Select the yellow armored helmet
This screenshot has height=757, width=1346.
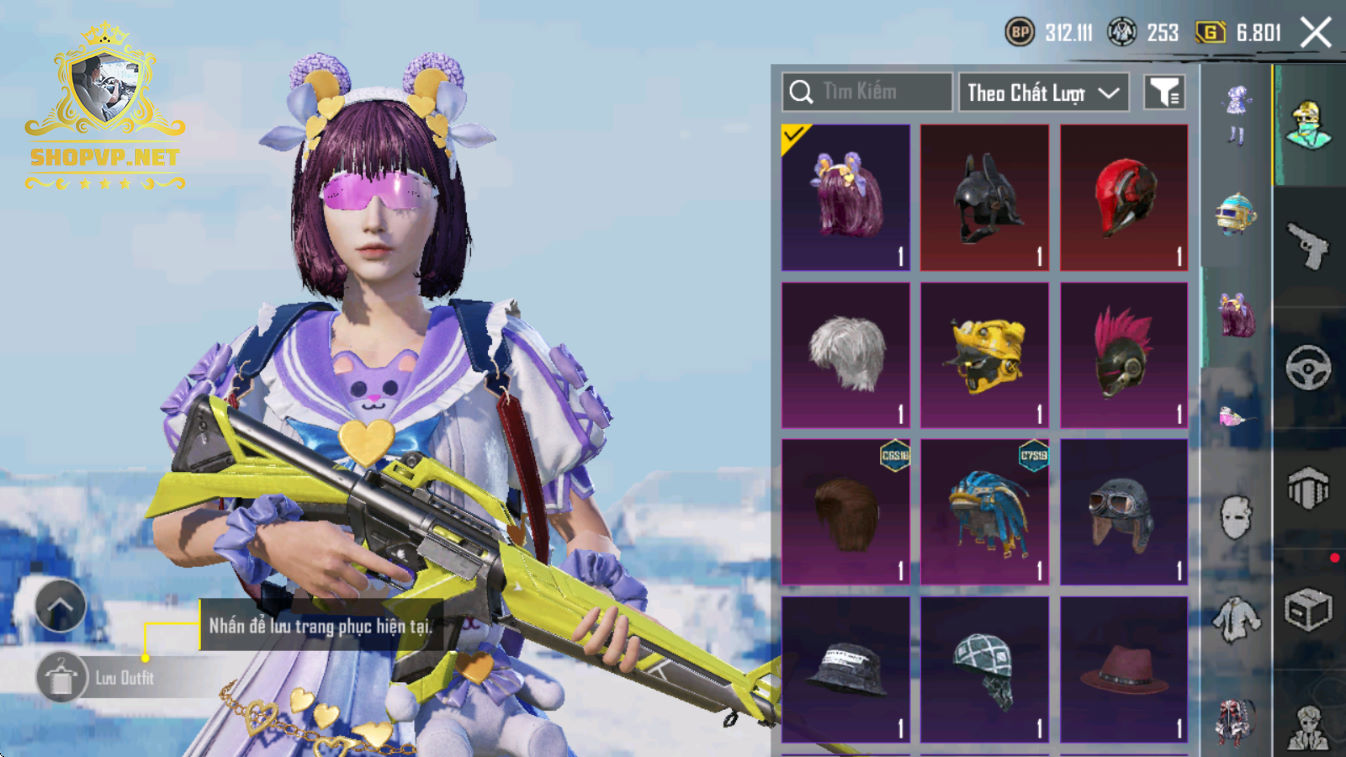click(985, 355)
